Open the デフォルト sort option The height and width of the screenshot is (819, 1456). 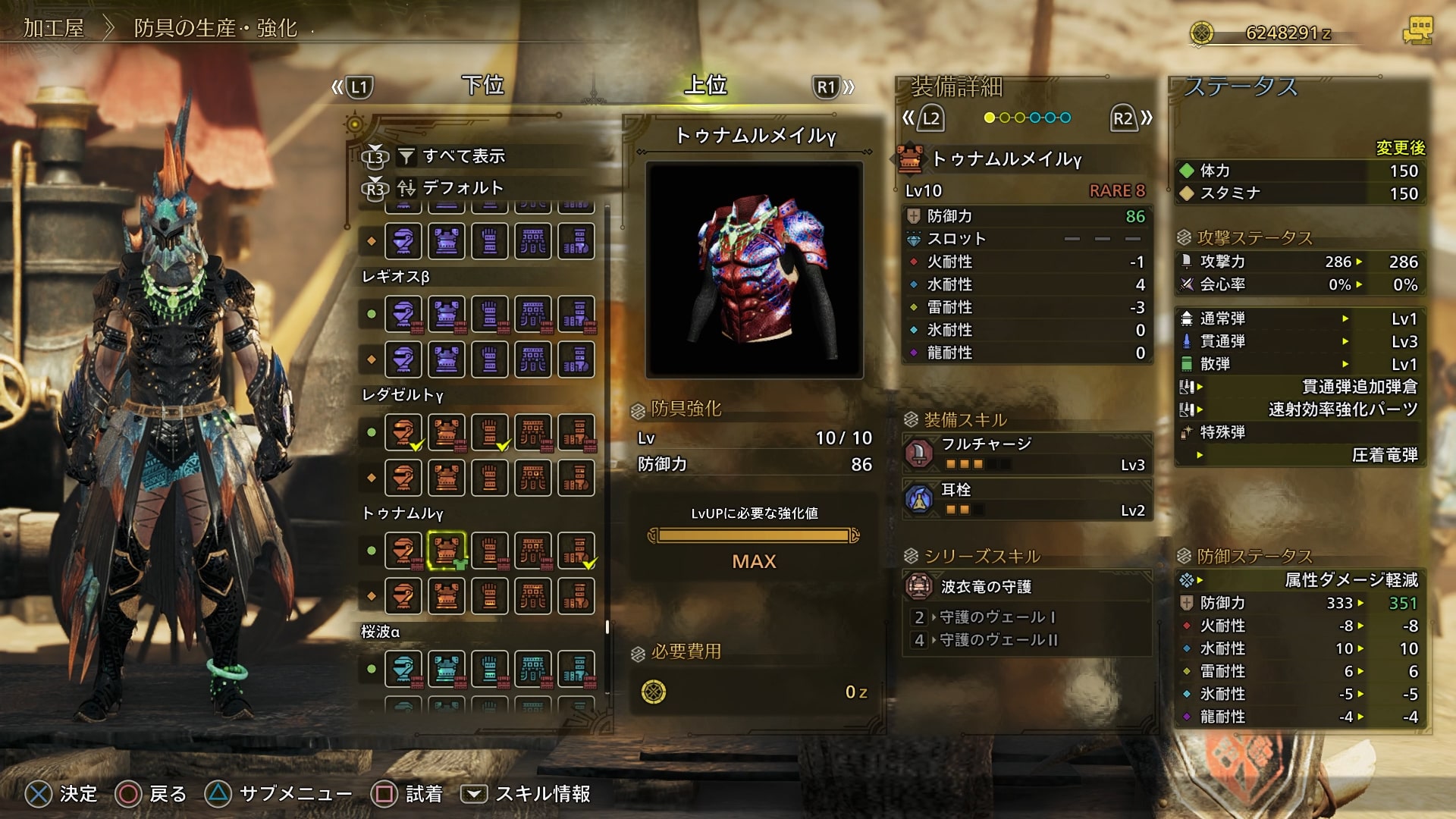[462, 187]
